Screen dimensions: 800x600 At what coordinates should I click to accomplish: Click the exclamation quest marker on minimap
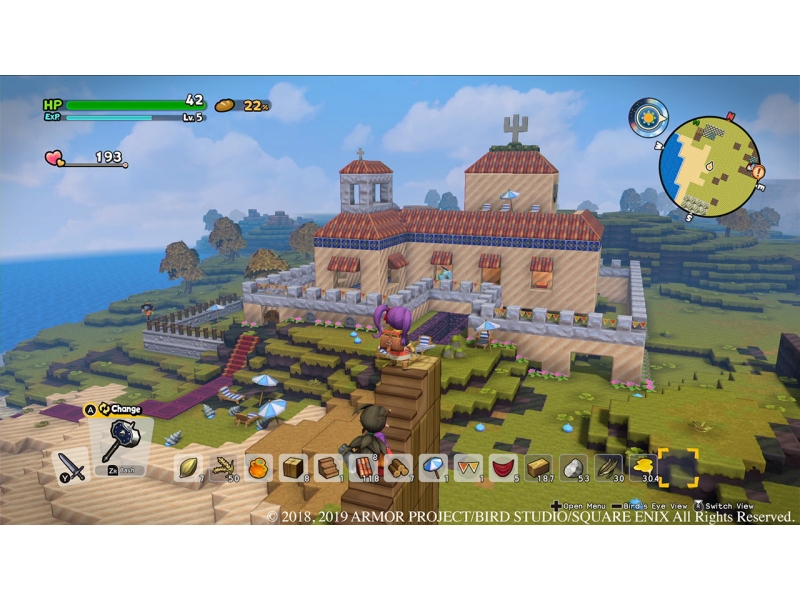pos(757,172)
